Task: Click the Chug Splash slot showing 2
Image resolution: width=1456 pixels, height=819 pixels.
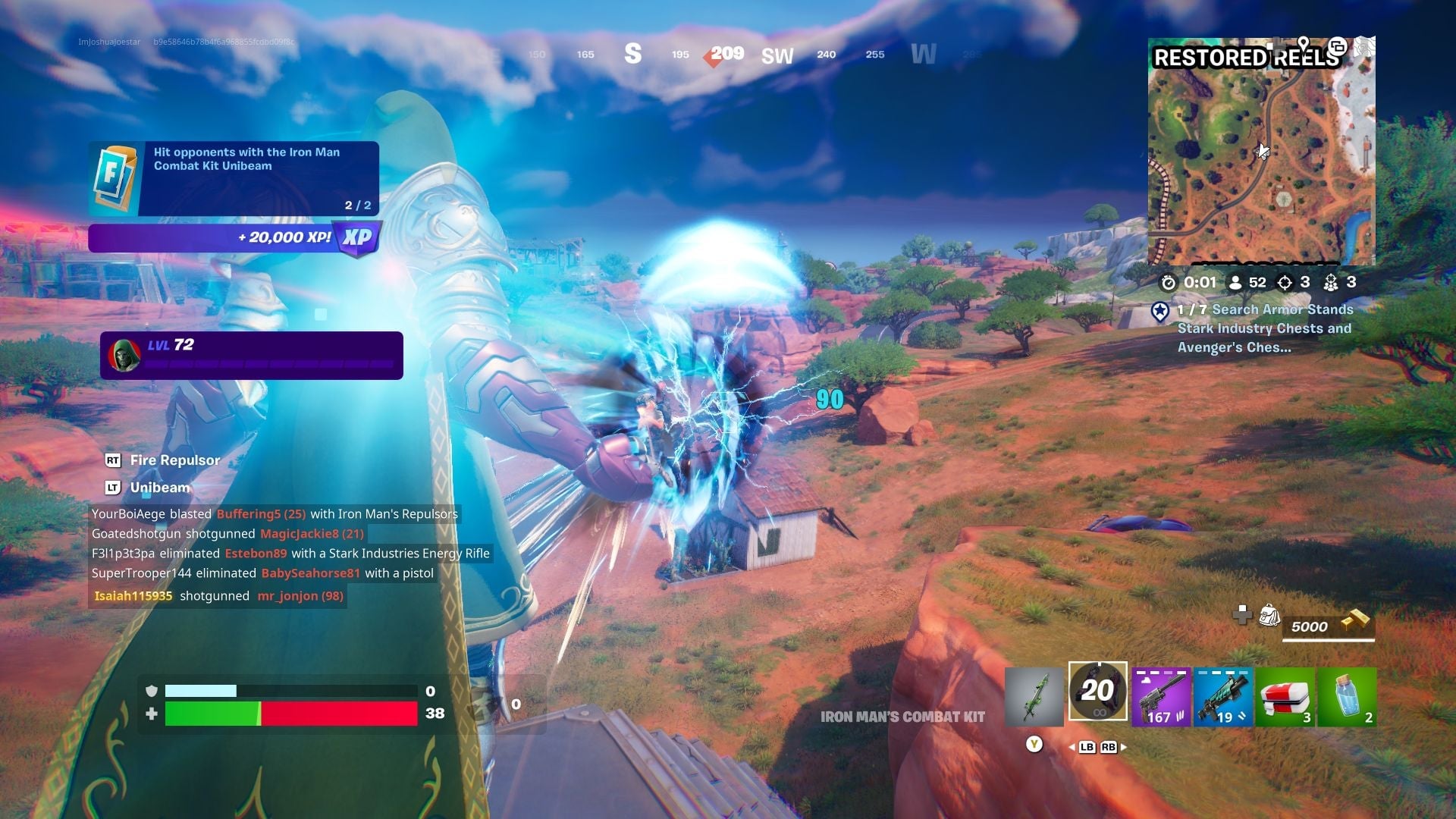Action: tap(1346, 696)
